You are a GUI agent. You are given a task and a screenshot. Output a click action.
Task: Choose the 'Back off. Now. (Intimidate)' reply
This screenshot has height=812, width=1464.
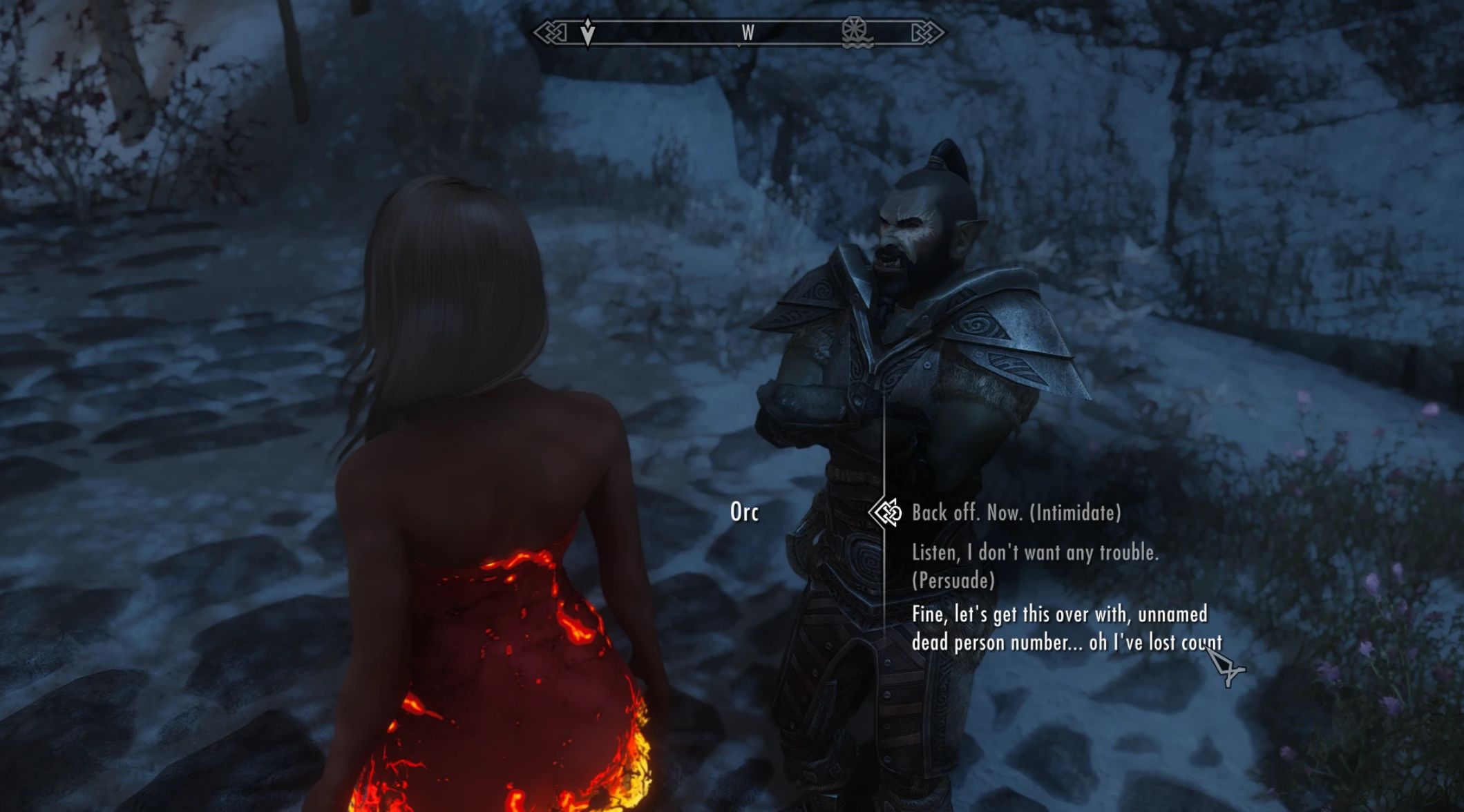(x=1016, y=513)
